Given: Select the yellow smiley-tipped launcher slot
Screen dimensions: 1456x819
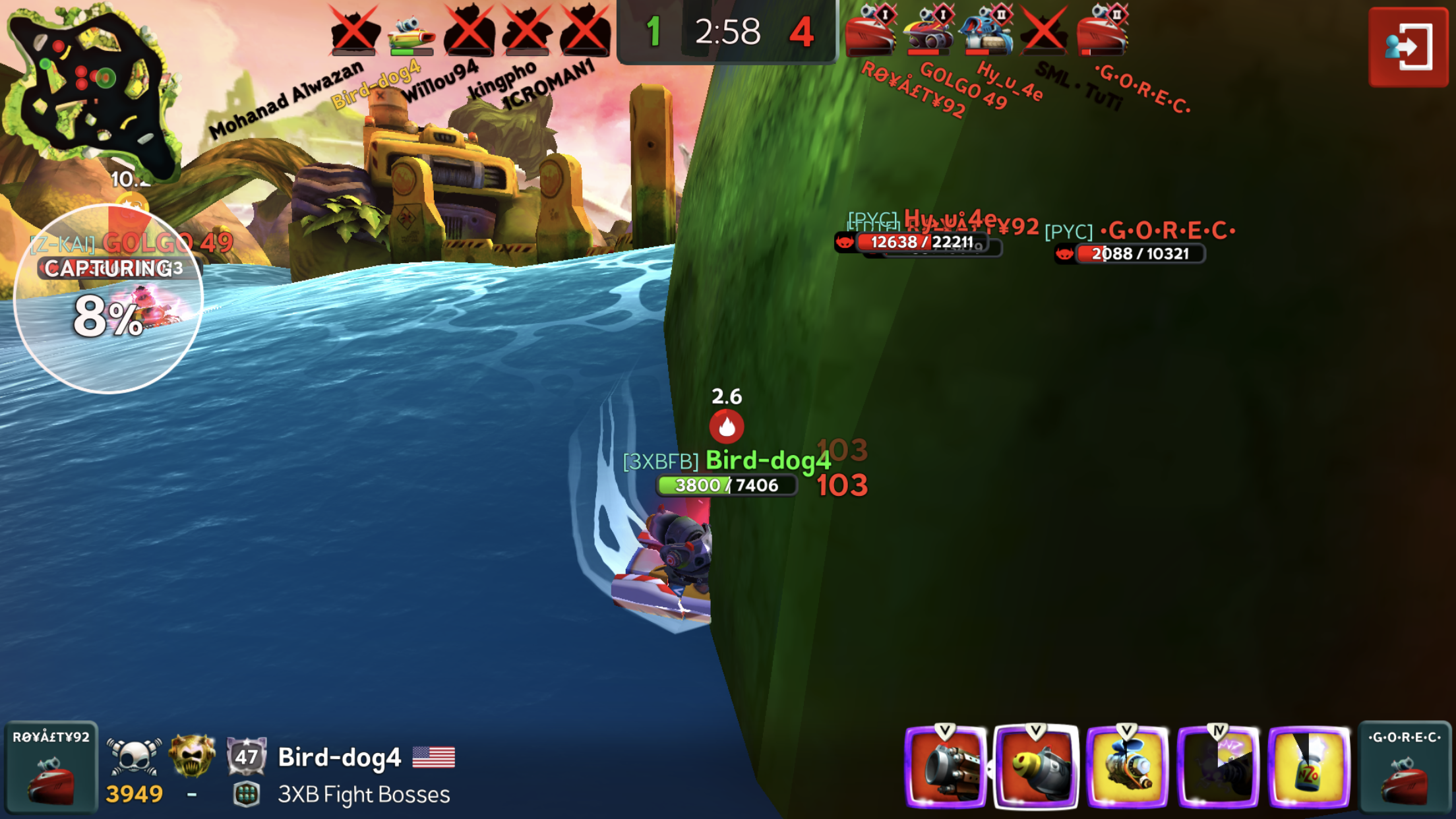Looking at the screenshot, I should click(x=1036, y=768).
